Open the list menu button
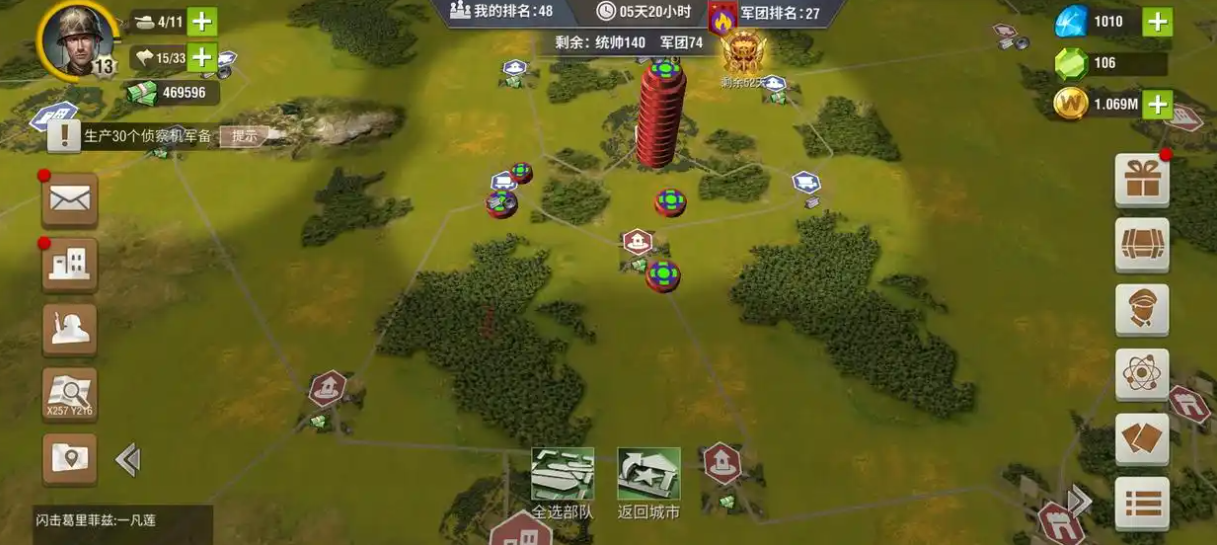The width and height of the screenshot is (1217, 545). tap(1141, 502)
